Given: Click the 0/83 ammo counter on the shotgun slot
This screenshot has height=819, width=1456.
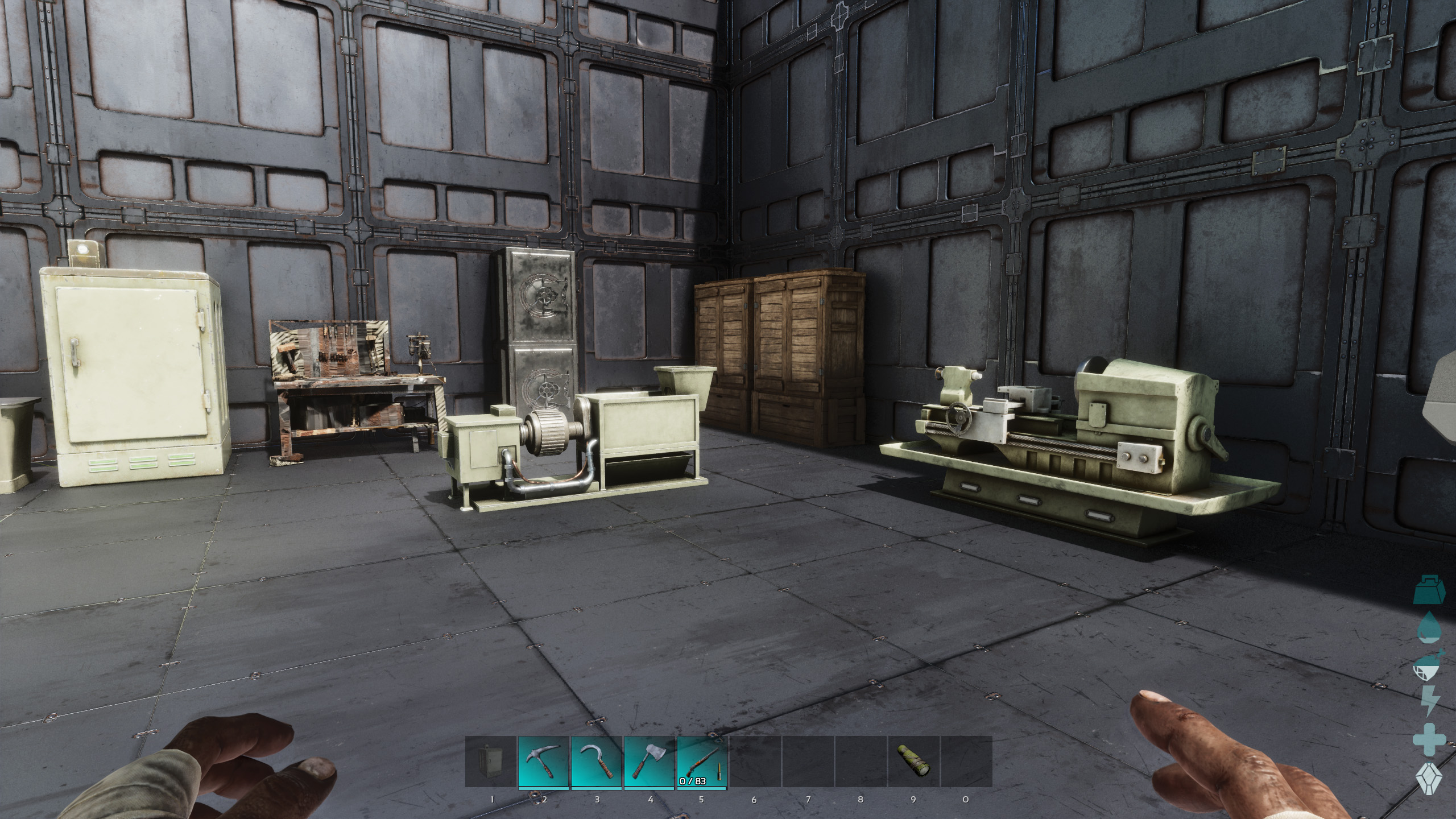Looking at the screenshot, I should (692, 781).
